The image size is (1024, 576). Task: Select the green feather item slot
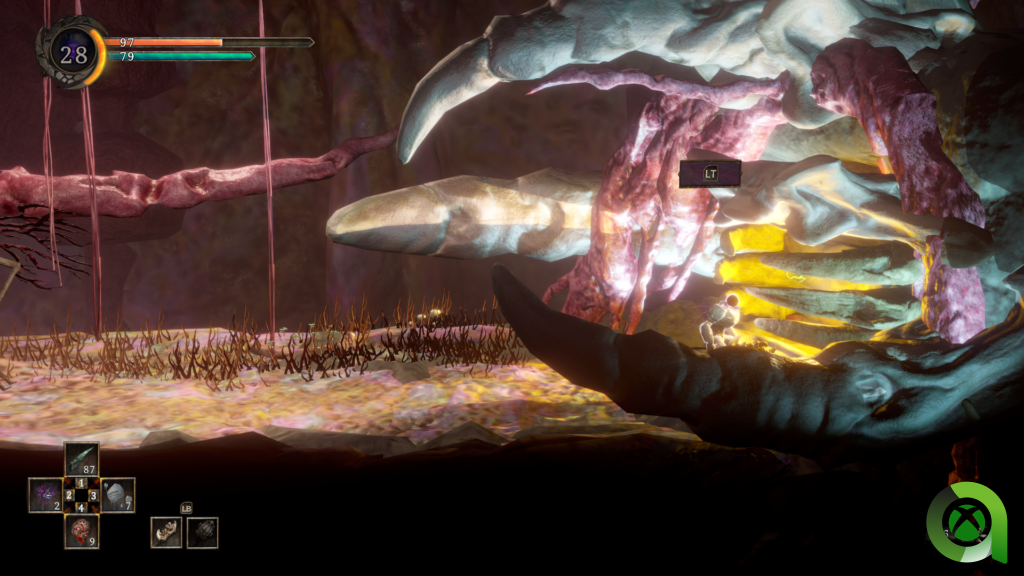coord(81,459)
